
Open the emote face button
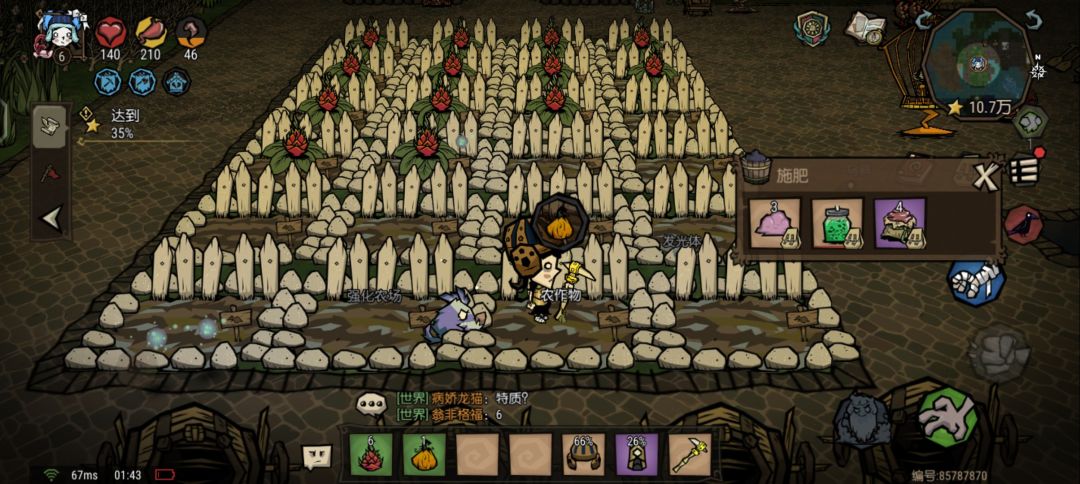[x=317, y=457]
